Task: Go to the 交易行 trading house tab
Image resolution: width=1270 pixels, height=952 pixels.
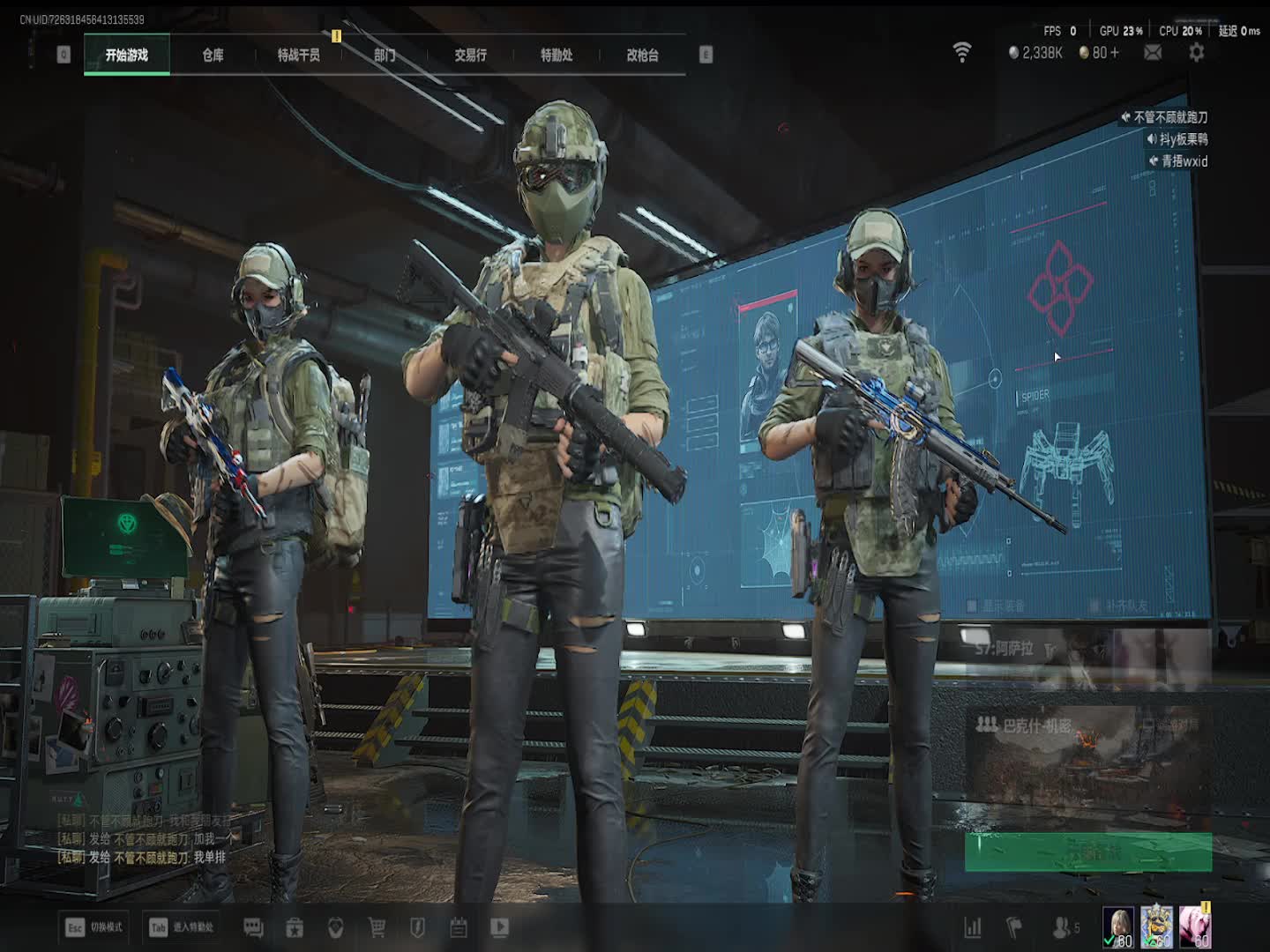Action: coord(470,55)
